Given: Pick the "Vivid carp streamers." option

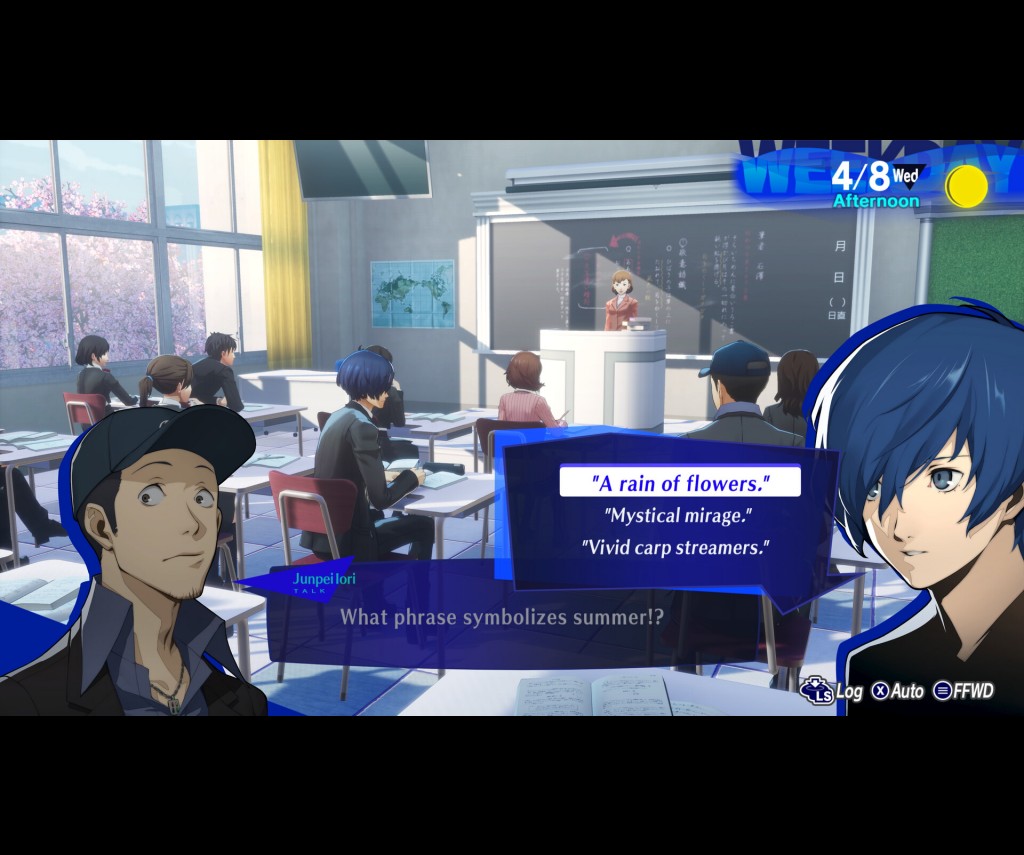Looking at the screenshot, I should pyautogui.click(x=677, y=548).
